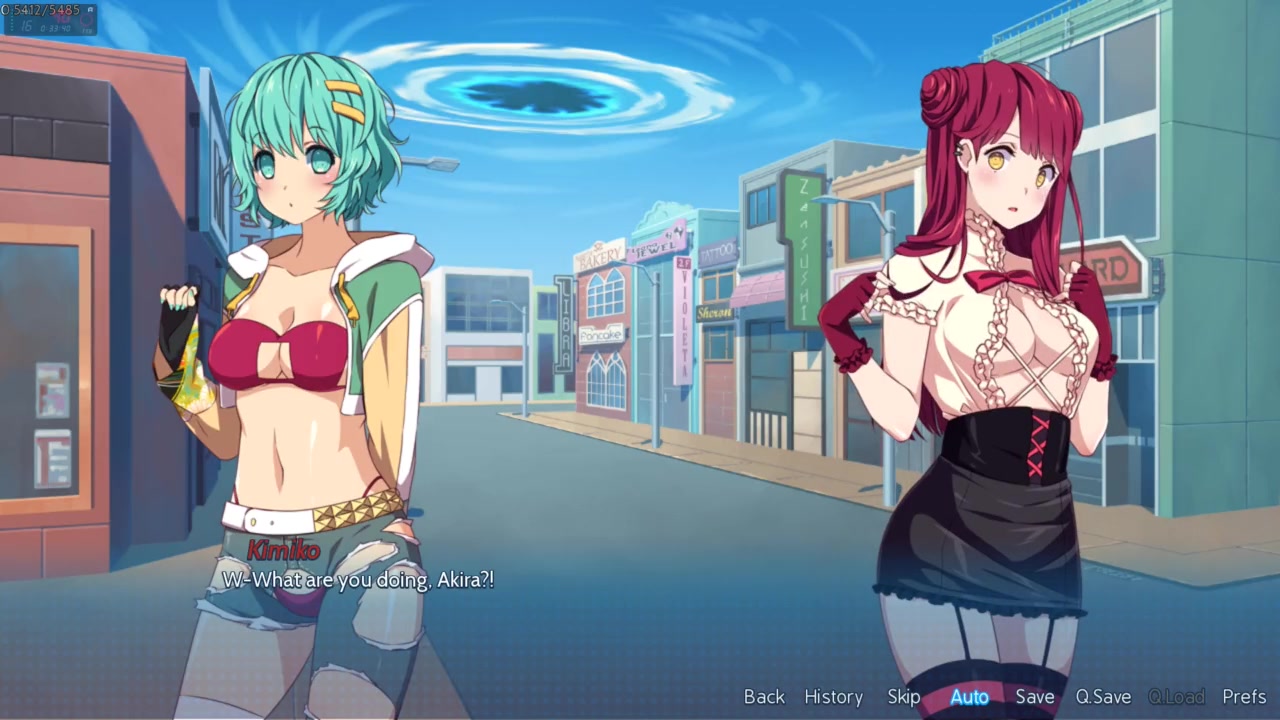The height and width of the screenshot is (720, 1280).
Task: Activate Skip to fast-forward dialogue
Action: [x=903, y=697]
